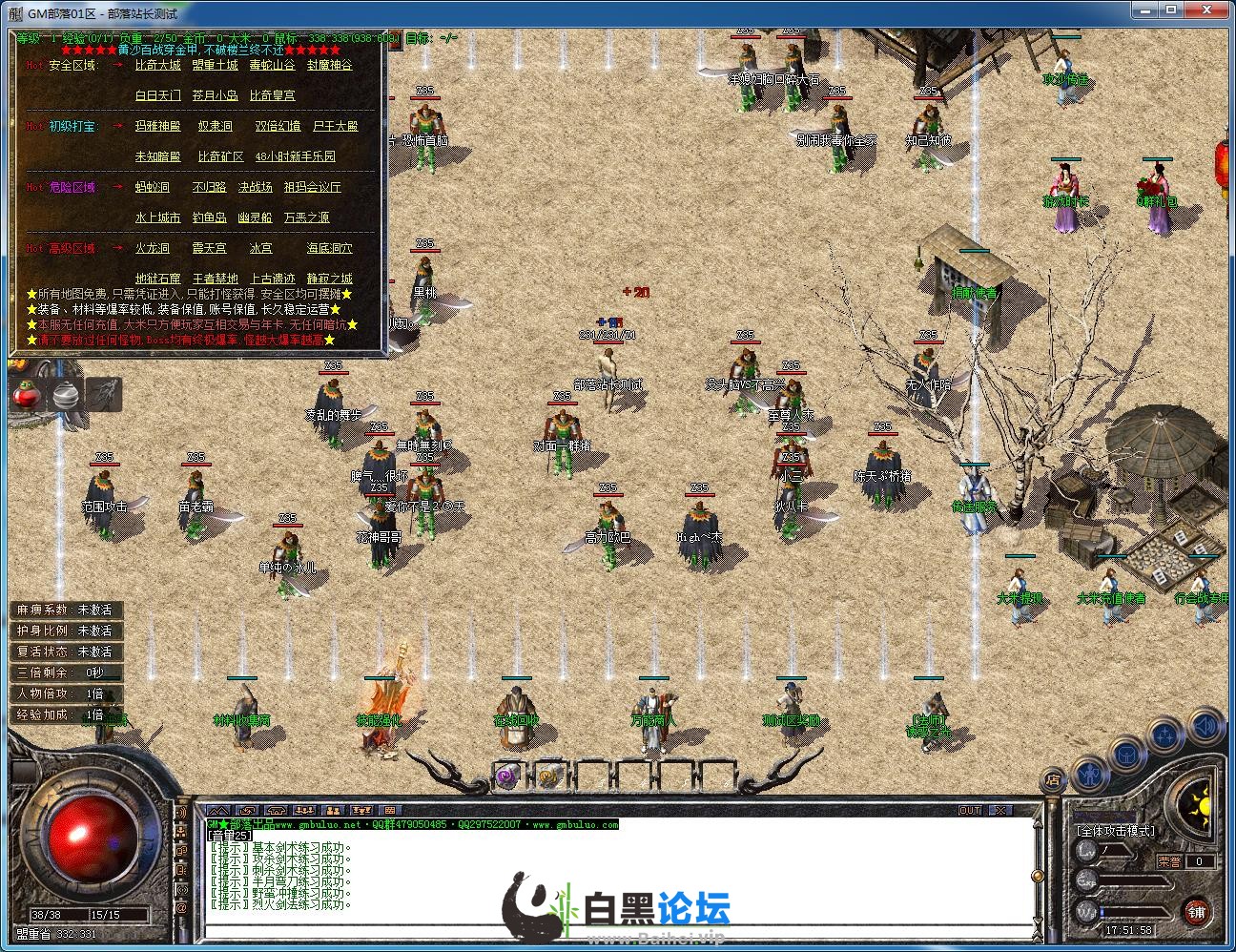The height and width of the screenshot is (952, 1236).
Task: Open the 48小时新手乐园 link
Action: pyautogui.click(x=295, y=157)
